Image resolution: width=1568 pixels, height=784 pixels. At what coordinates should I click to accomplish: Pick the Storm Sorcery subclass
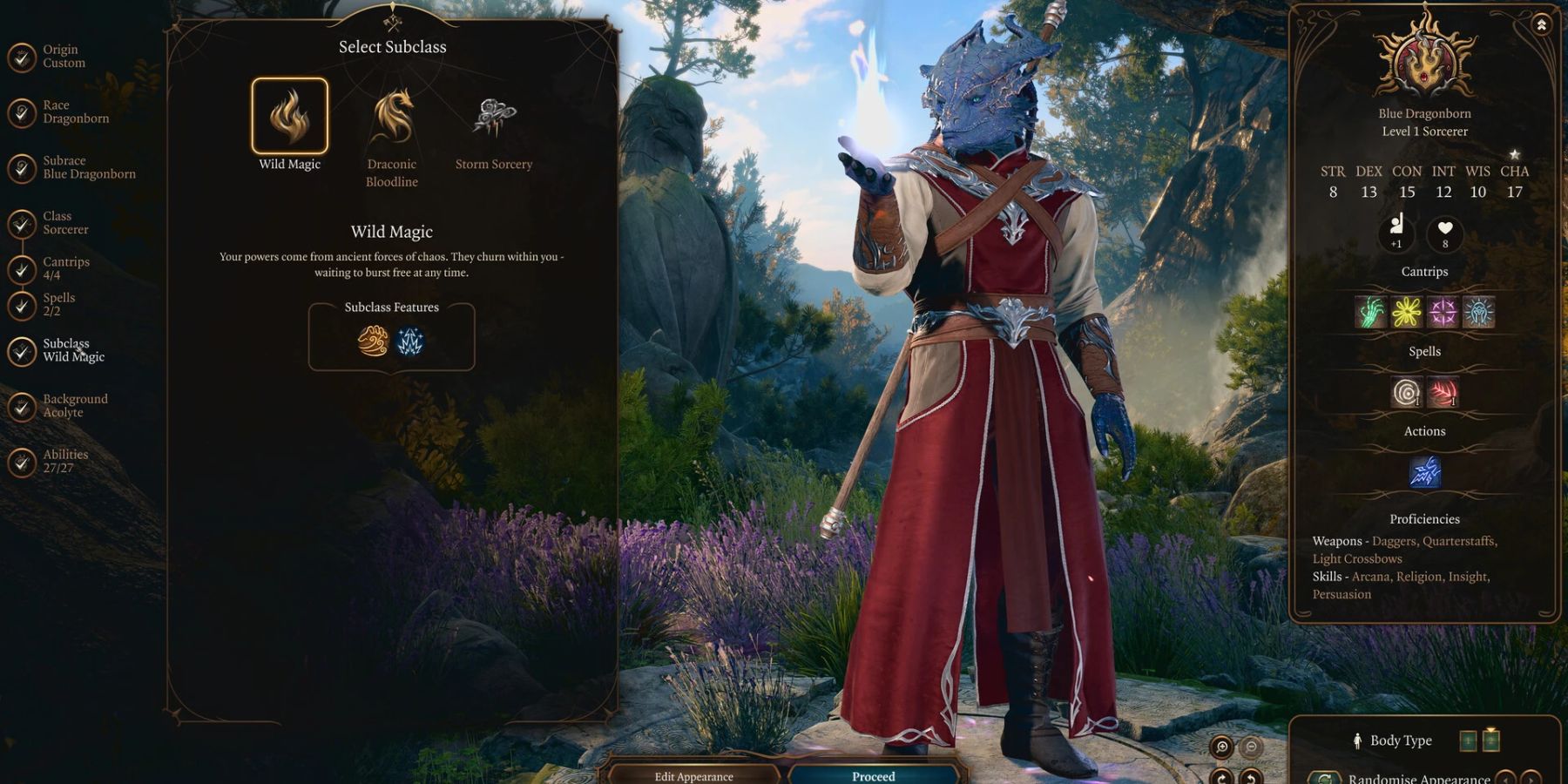(493, 118)
